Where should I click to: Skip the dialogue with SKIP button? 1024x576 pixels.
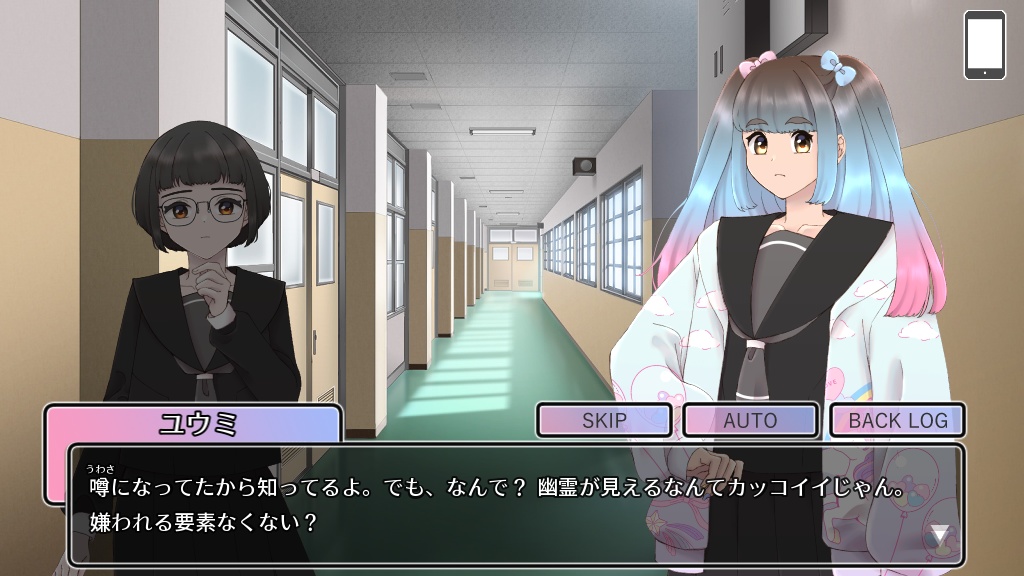coord(604,420)
